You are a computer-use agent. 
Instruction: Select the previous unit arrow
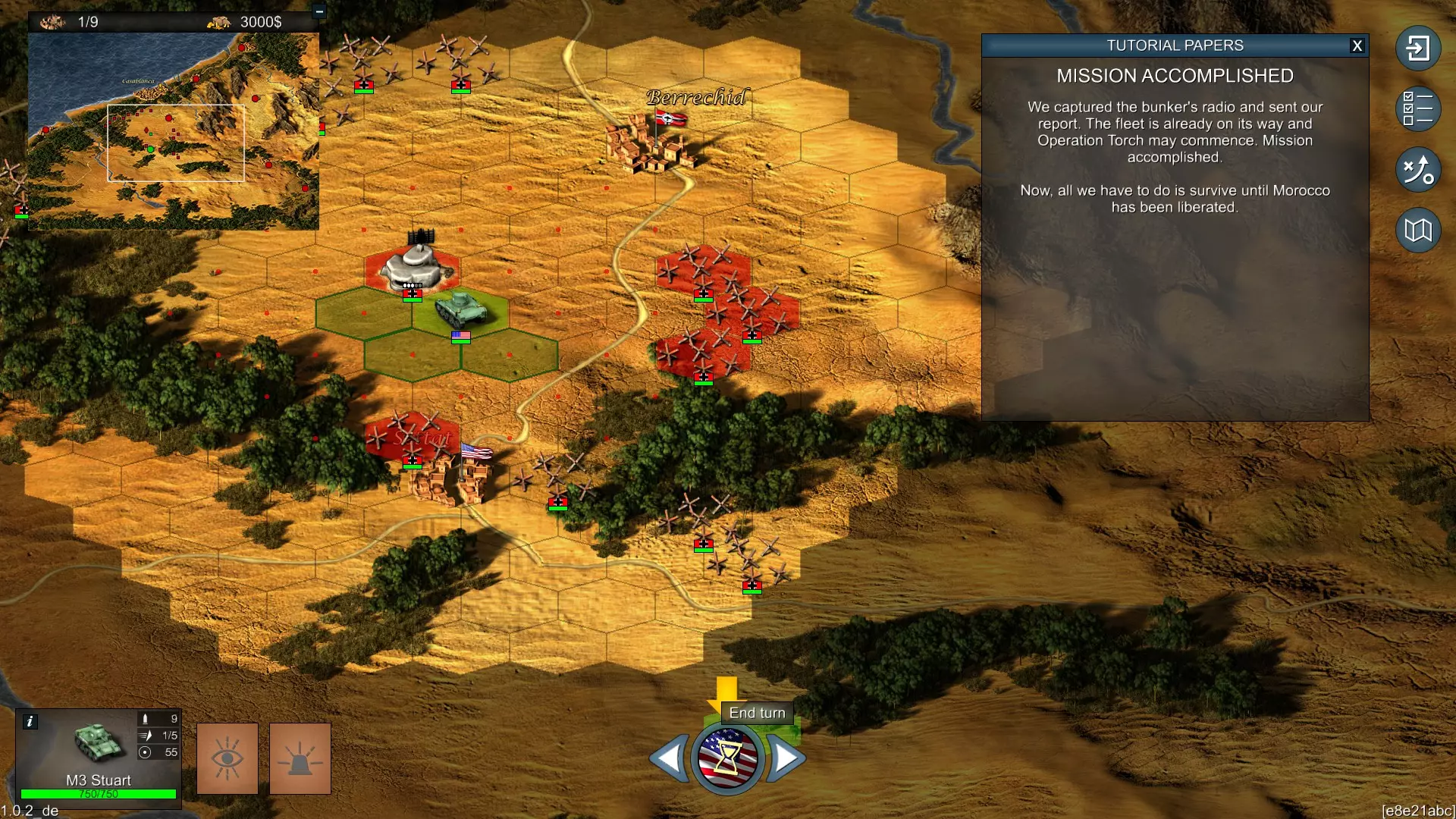[x=670, y=758]
